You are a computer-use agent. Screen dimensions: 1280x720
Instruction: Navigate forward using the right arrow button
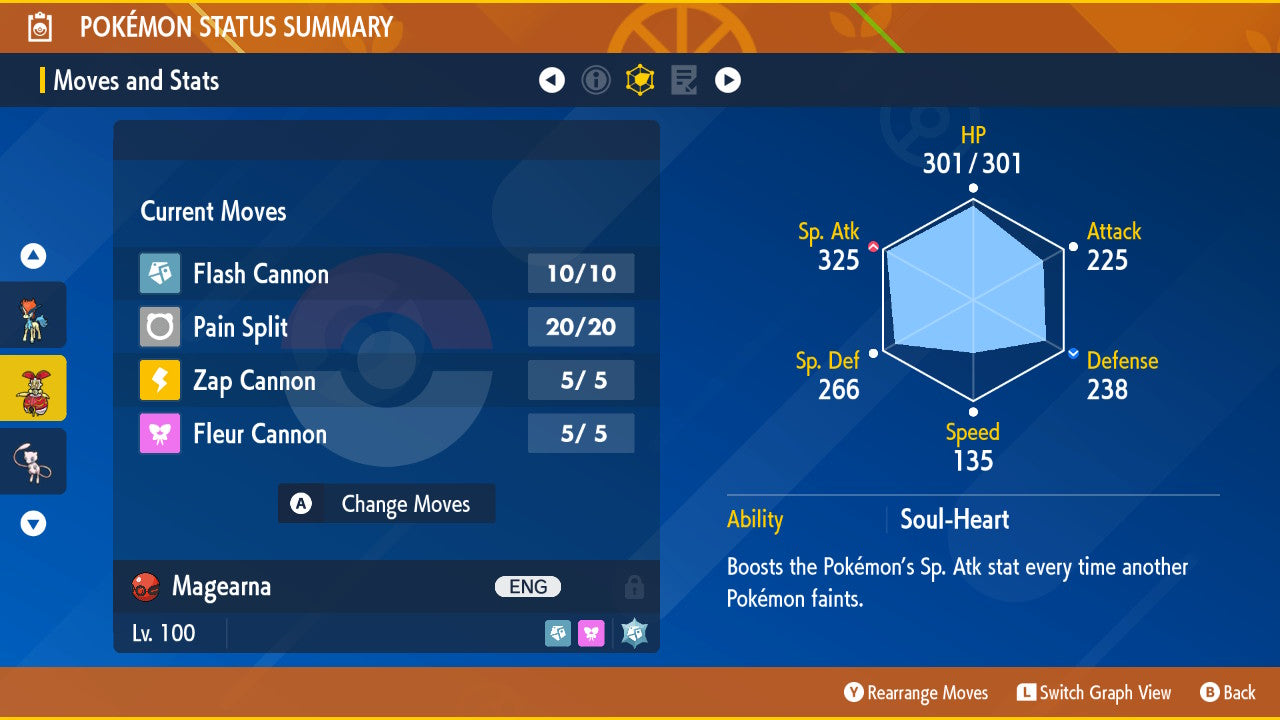click(728, 80)
